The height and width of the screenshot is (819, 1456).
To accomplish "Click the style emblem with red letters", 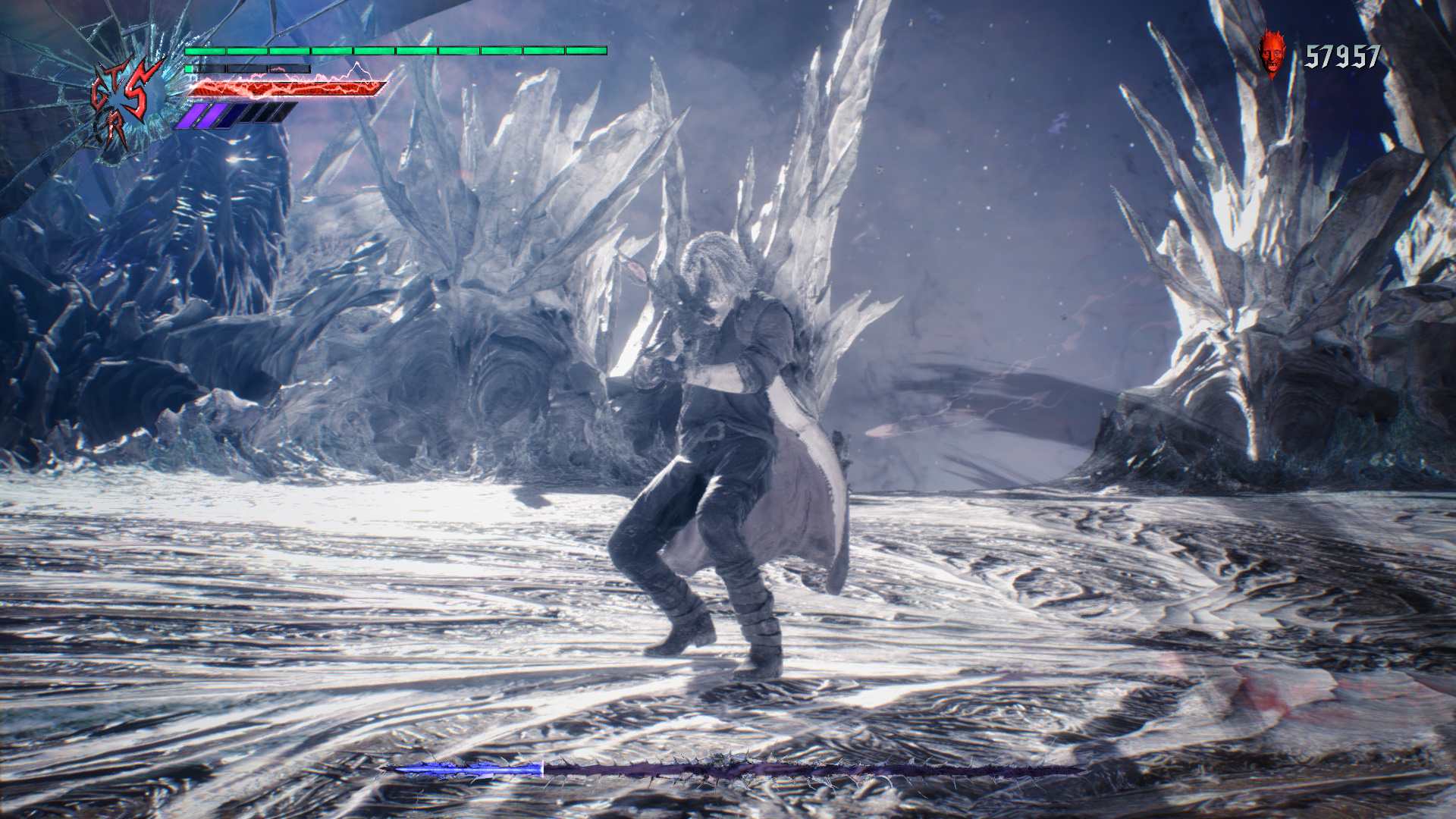I will pos(126,102).
